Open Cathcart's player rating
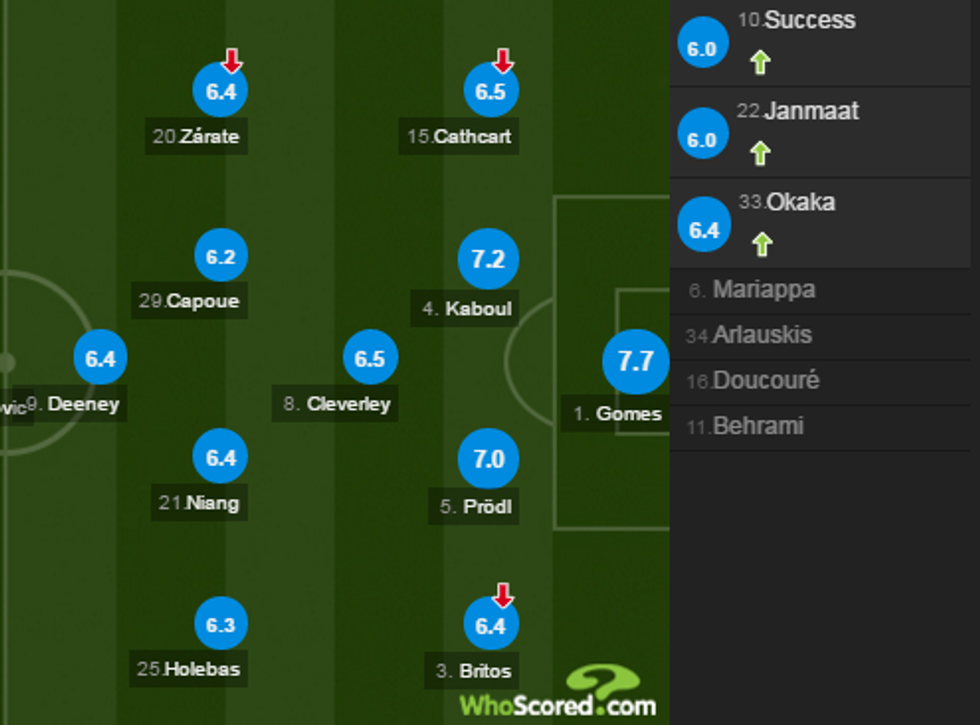The image size is (980, 725). coord(491,92)
